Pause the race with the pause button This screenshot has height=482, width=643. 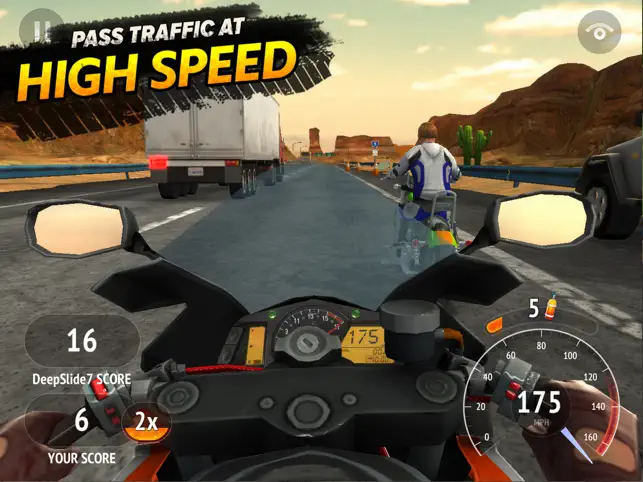40,30
